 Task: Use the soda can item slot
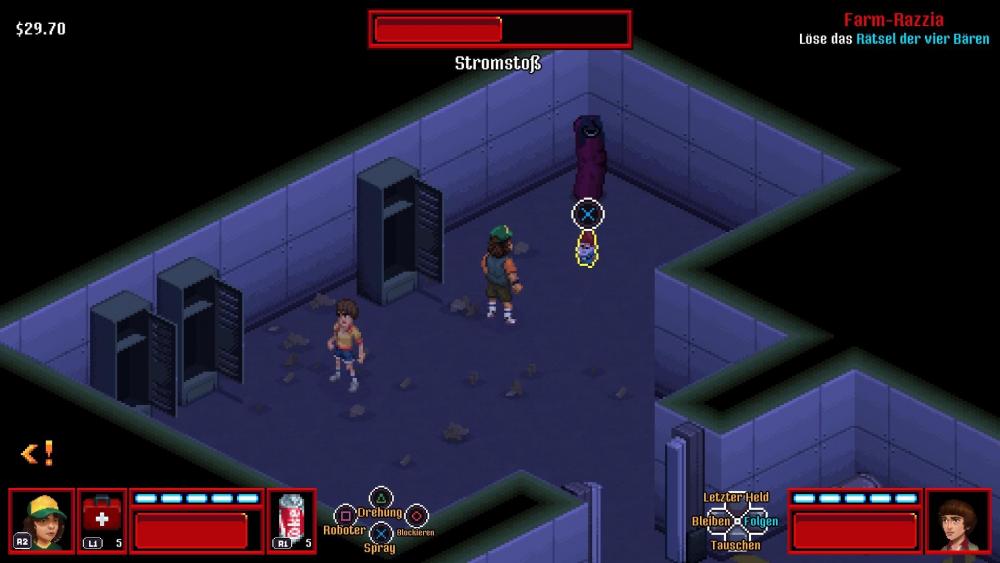pos(291,520)
